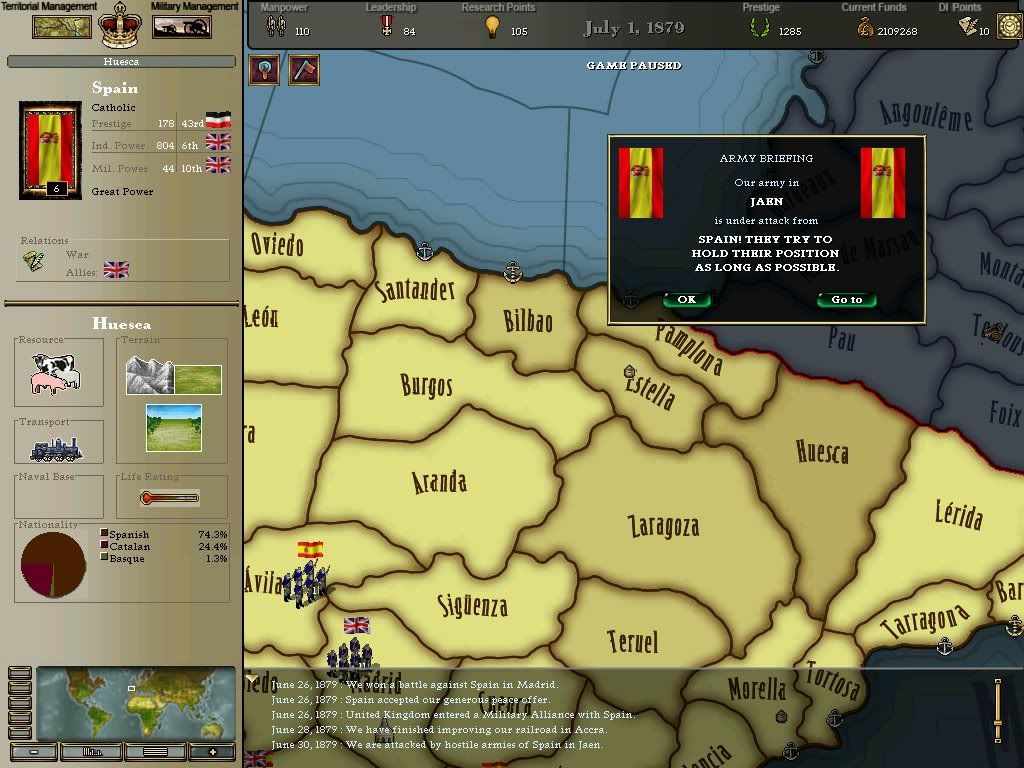The image size is (1024, 768).
Task: Click the world minimap
Action: (x=135, y=704)
